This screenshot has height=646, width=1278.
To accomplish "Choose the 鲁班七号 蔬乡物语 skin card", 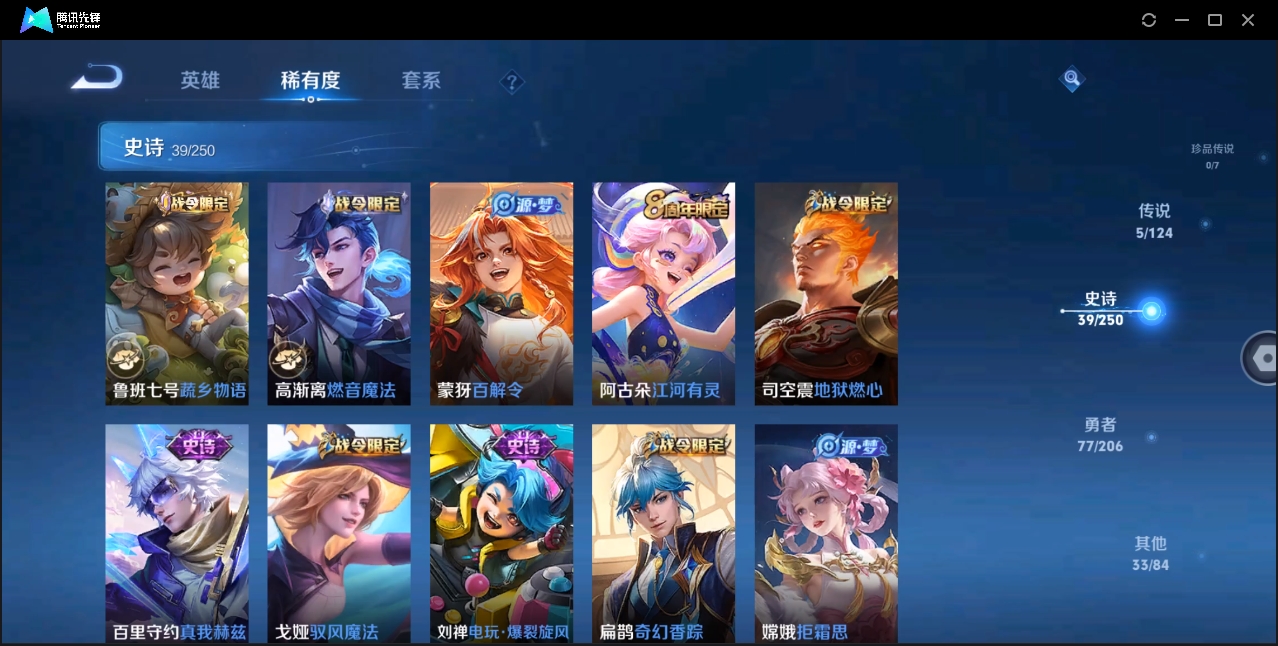I will (x=177, y=293).
